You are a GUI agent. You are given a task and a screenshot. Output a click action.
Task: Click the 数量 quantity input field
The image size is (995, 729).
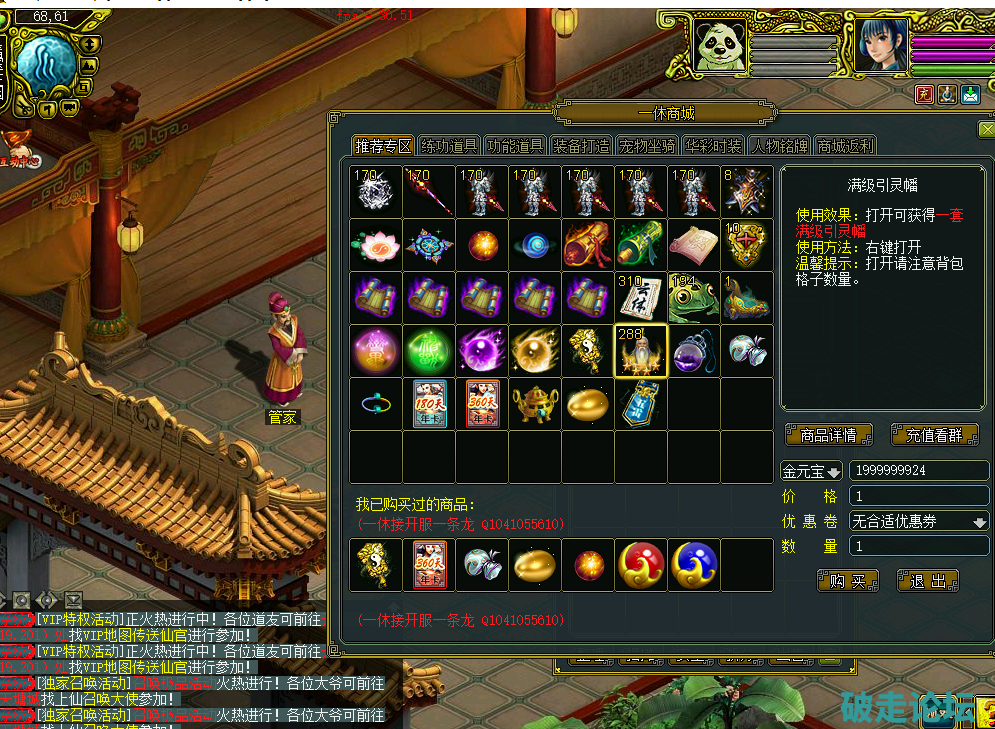click(x=918, y=546)
